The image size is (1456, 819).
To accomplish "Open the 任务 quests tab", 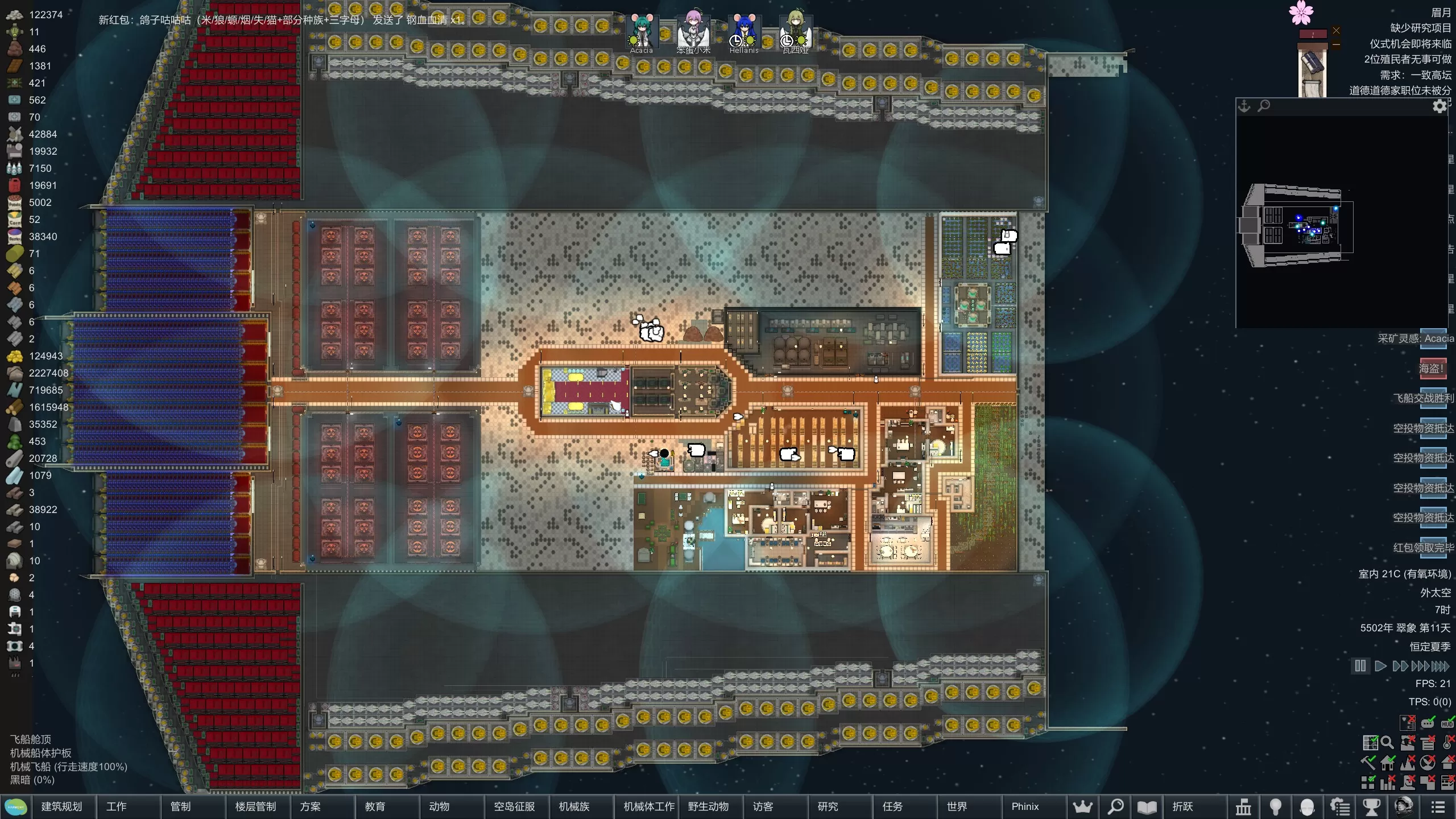I will (892, 806).
